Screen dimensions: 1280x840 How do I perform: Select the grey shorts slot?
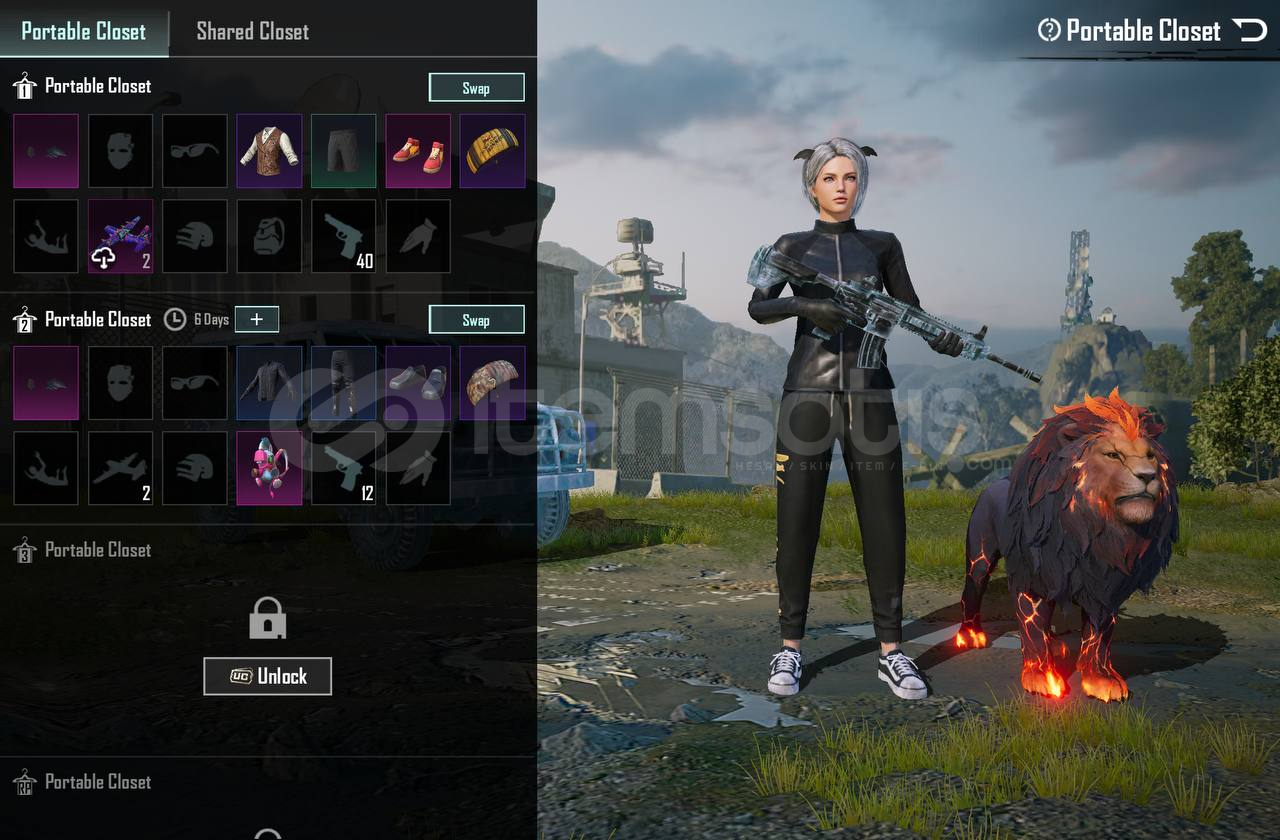[343, 151]
